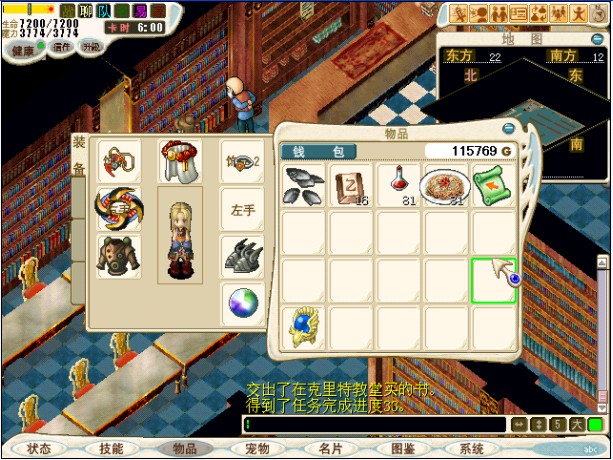Select the spaghetti plate item
The height and width of the screenshot is (460, 613).
pyautogui.click(x=445, y=186)
